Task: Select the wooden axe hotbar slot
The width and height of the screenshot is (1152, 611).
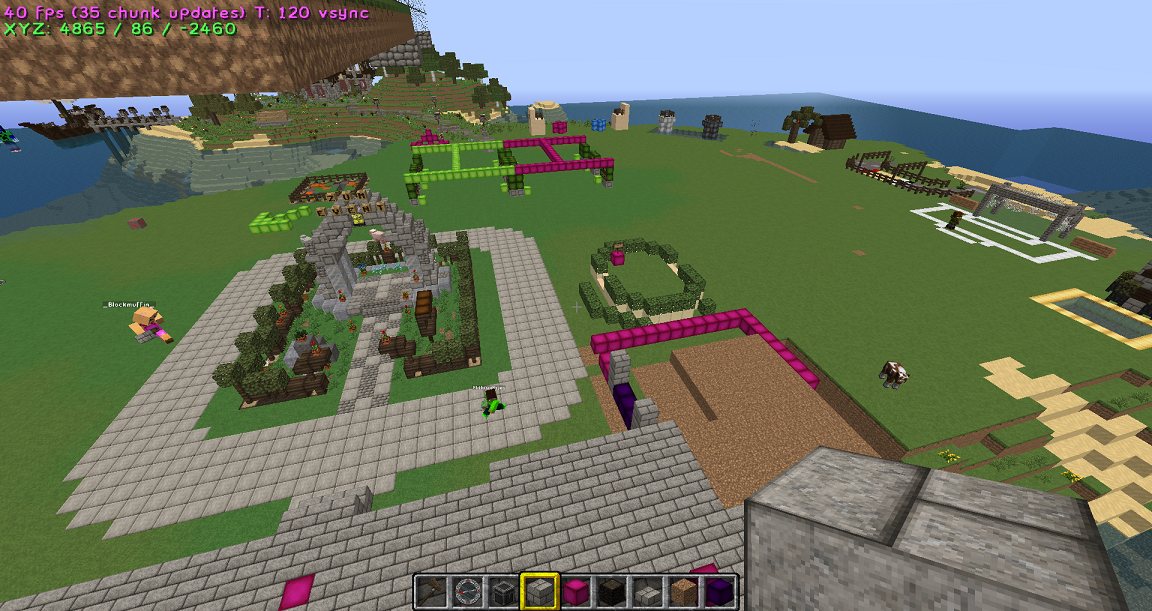Action: (431, 592)
